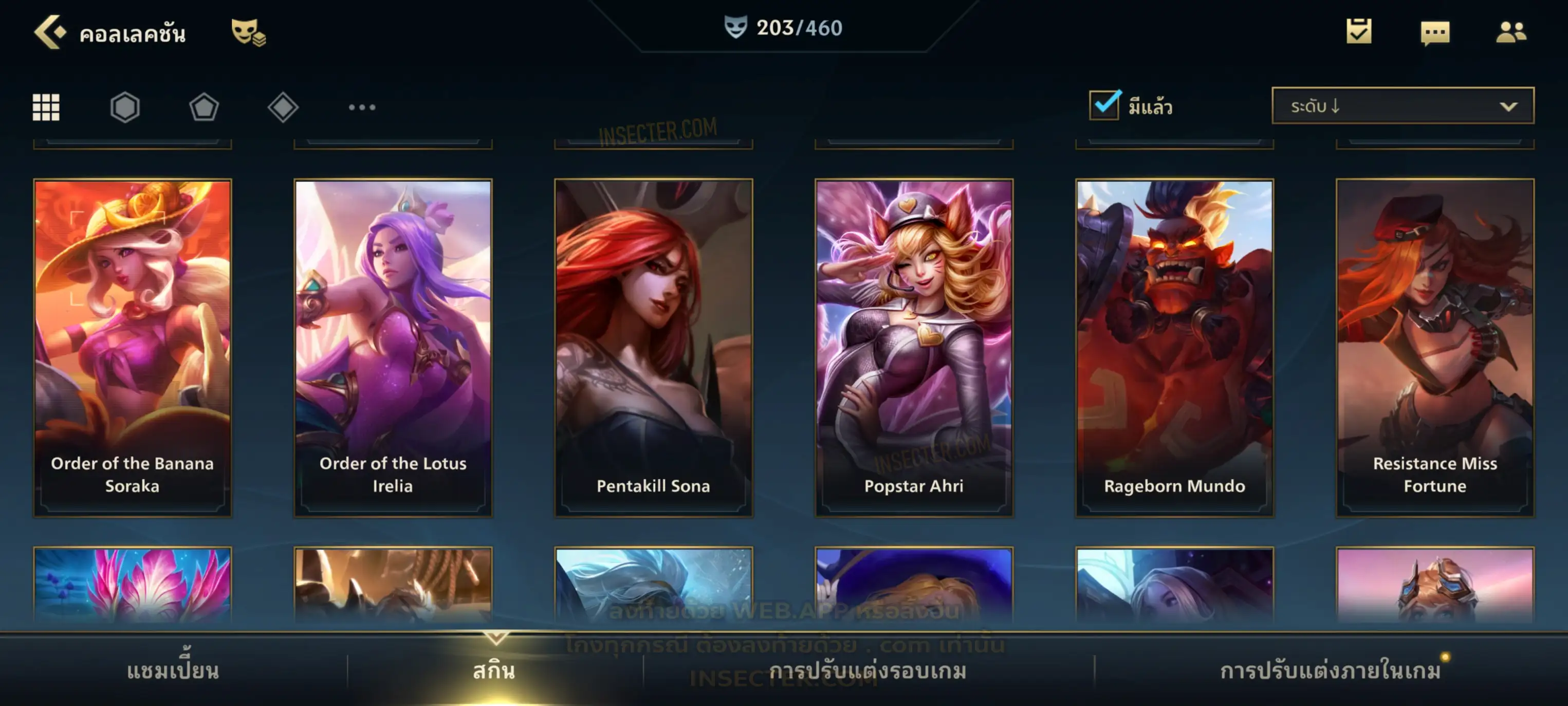Open the Rageborn Mundo skin card
Viewport: 1568px width, 706px height.
(1174, 347)
